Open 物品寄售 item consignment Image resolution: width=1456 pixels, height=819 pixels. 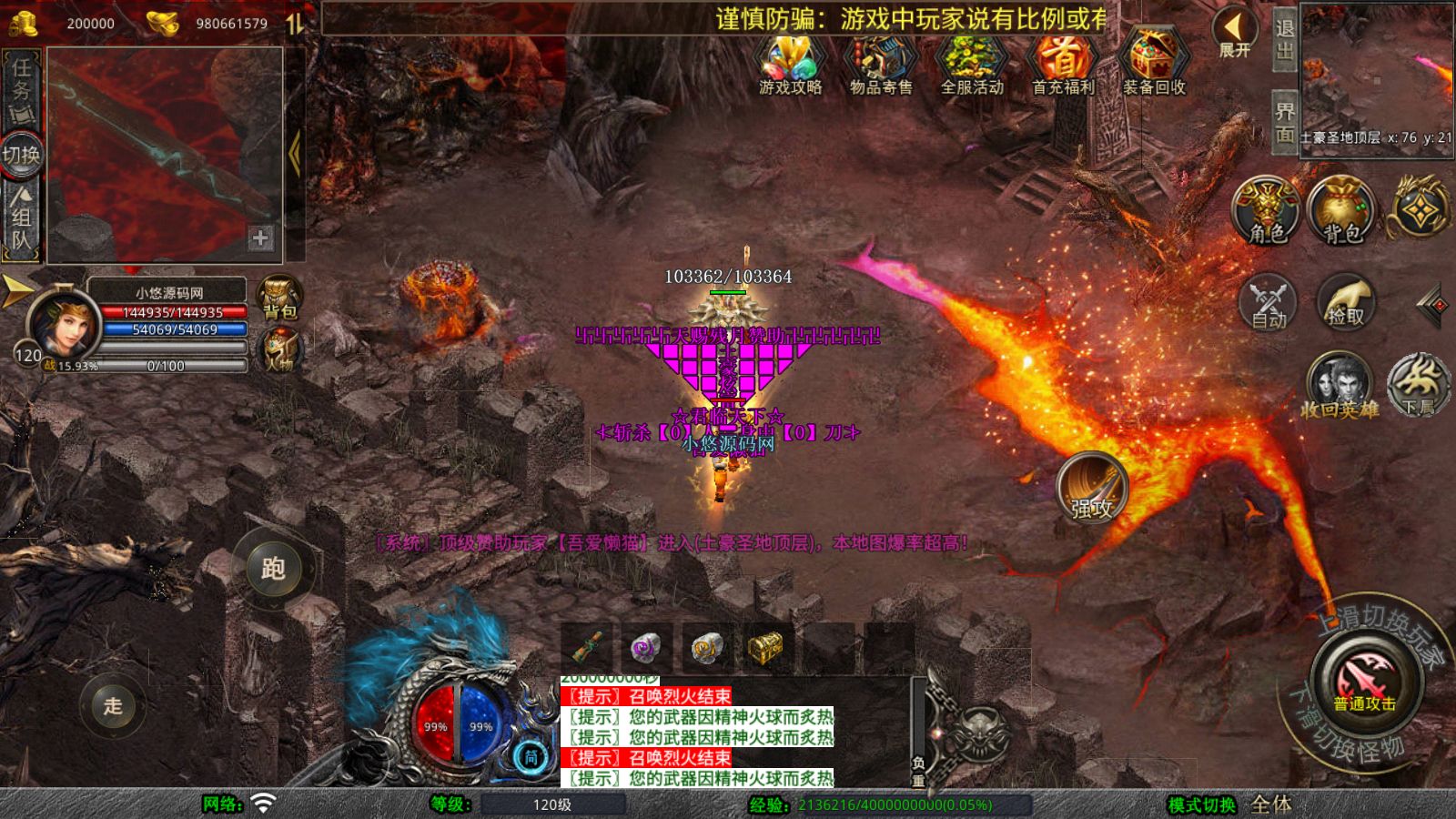tap(880, 64)
